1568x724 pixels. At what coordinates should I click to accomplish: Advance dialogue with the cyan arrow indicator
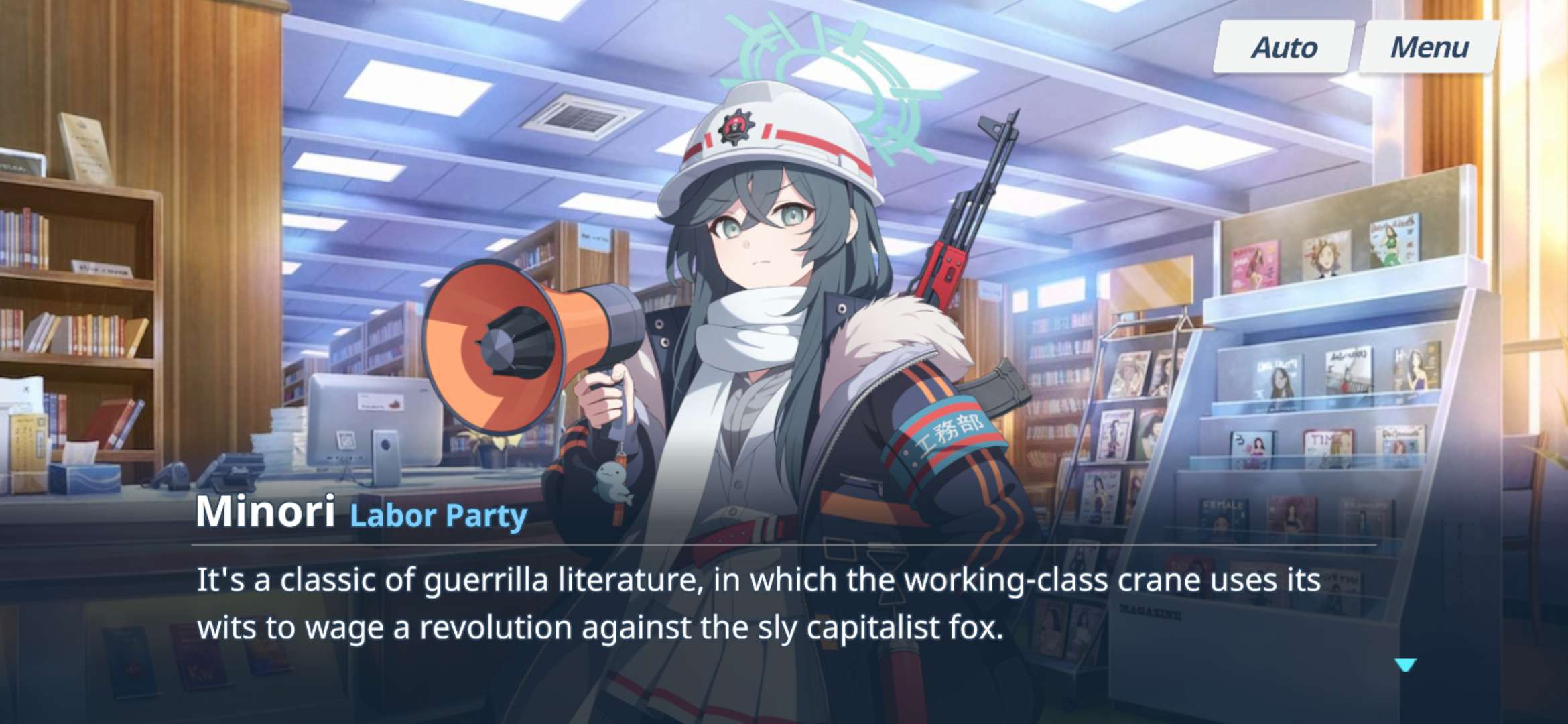(1405, 664)
